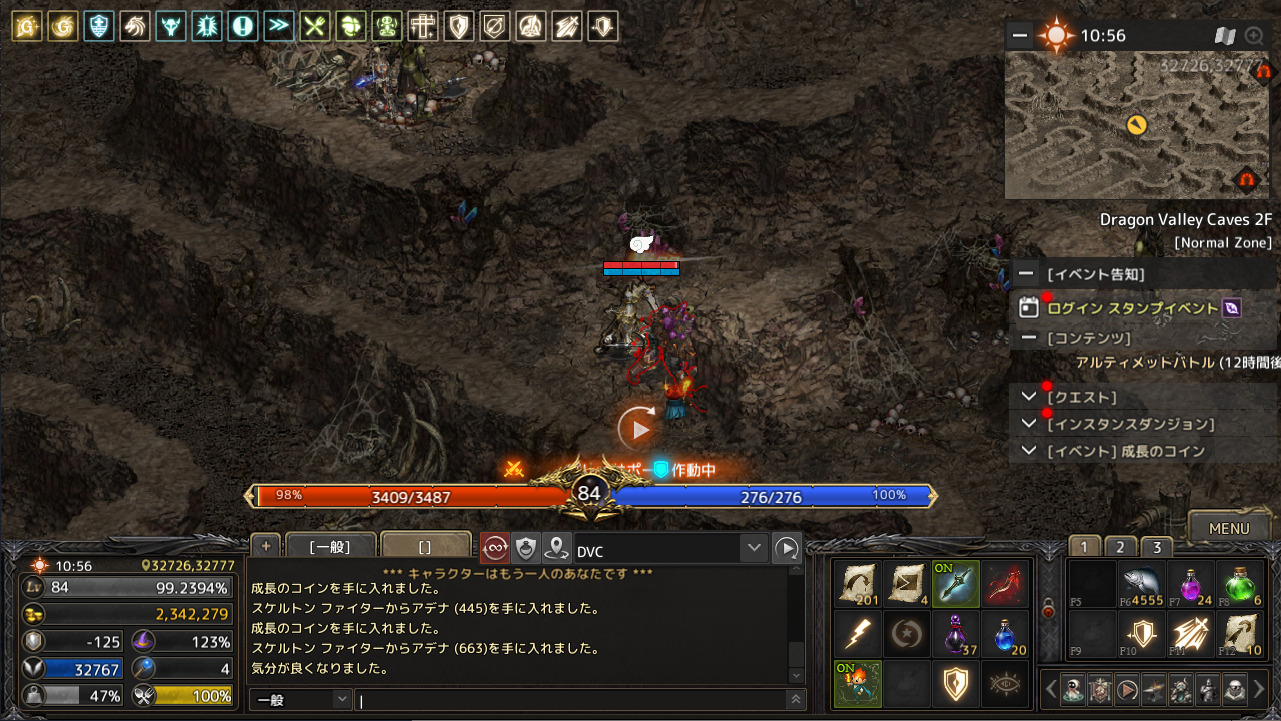Use the purple potion in the quickslot bar
The image size is (1281, 721).
955,632
